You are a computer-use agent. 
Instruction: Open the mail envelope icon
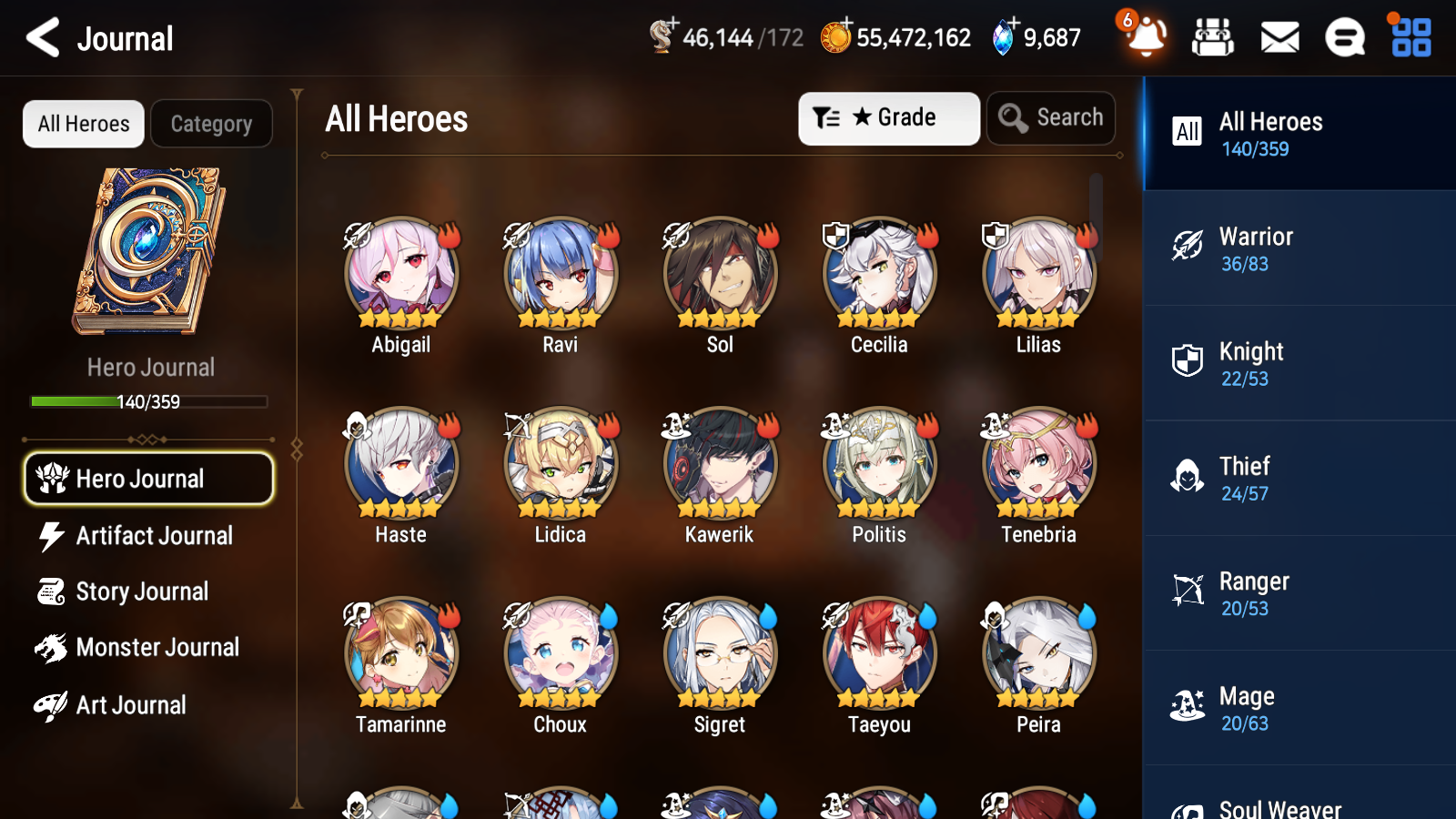1279,38
